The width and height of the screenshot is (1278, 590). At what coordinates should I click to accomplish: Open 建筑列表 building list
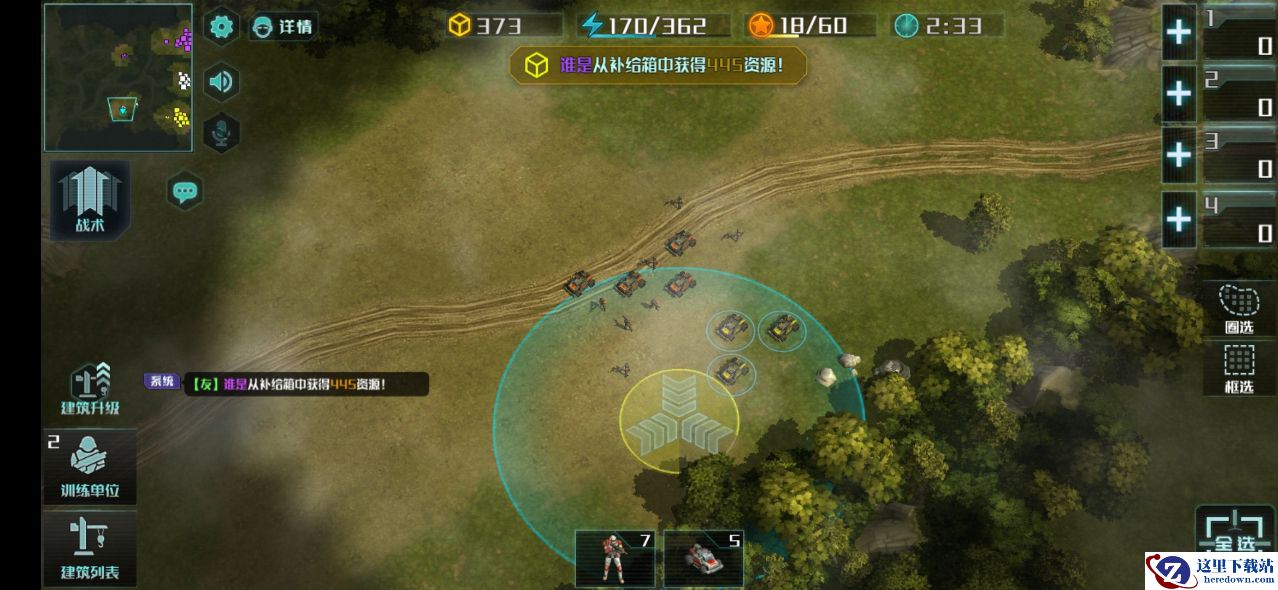click(x=90, y=548)
